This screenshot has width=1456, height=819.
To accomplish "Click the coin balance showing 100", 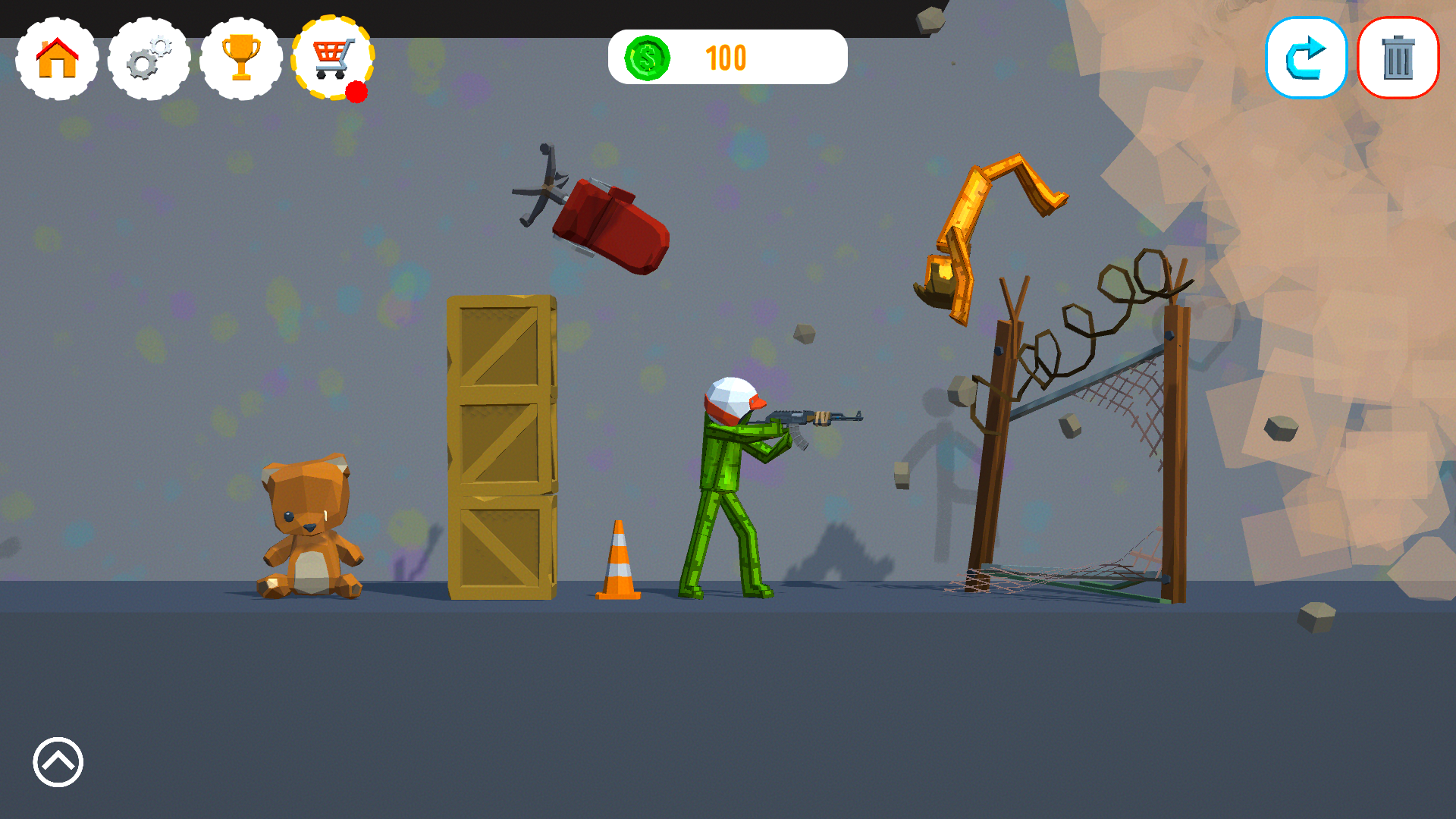I will tap(726, 58).
